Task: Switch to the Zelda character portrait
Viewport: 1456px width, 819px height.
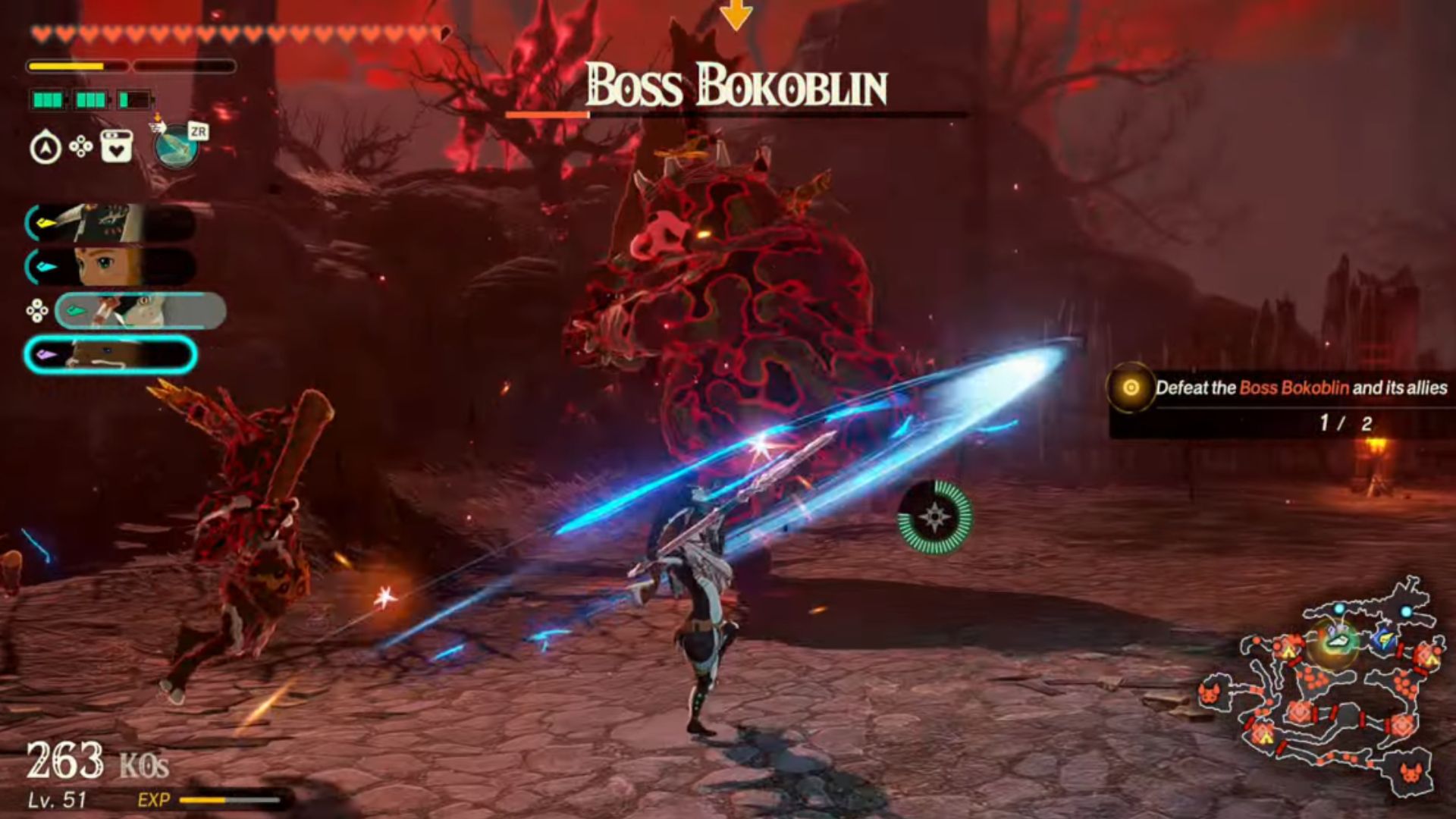Action: [x=110, y=267]
